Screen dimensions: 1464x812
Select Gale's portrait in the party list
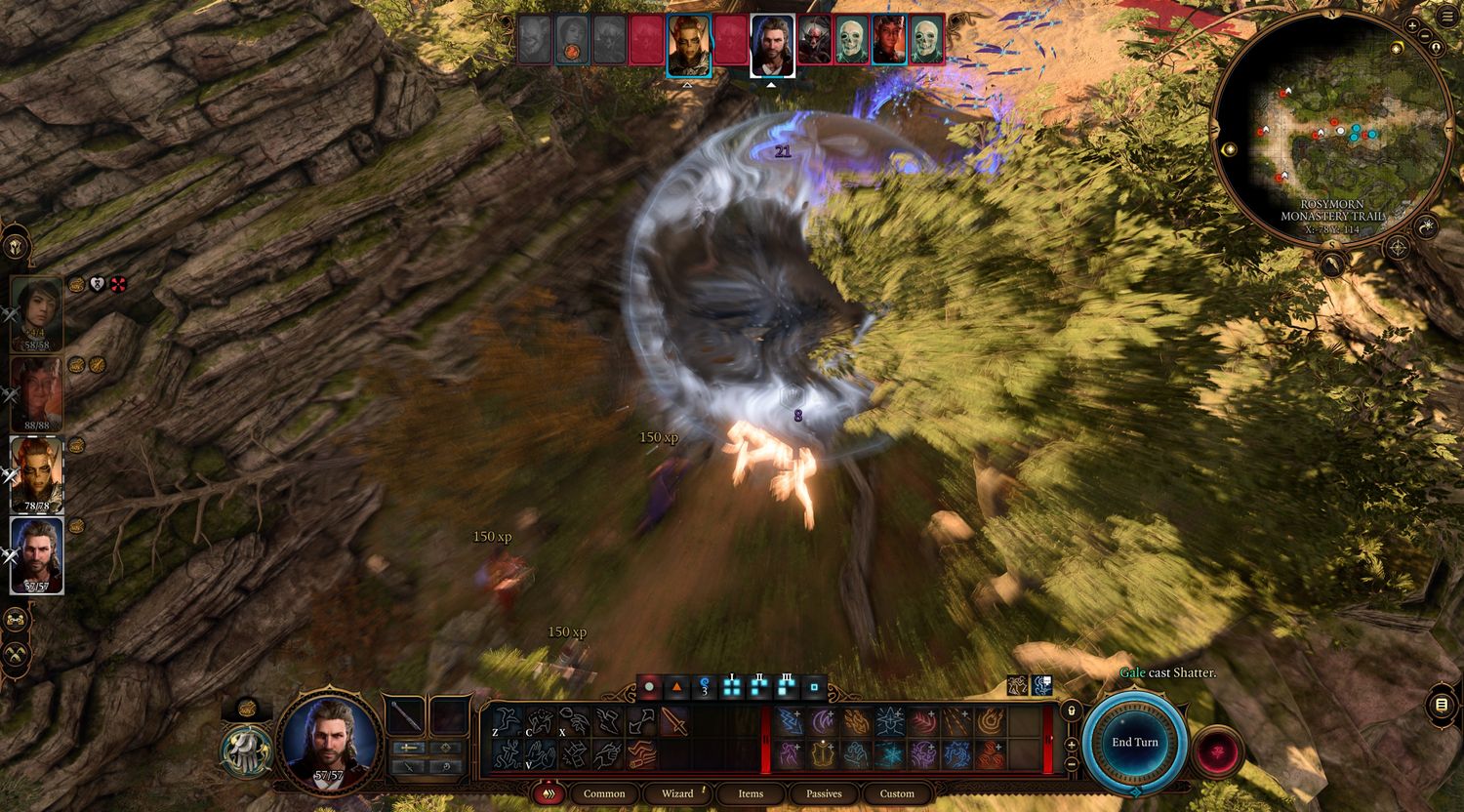tap(37, 554)
